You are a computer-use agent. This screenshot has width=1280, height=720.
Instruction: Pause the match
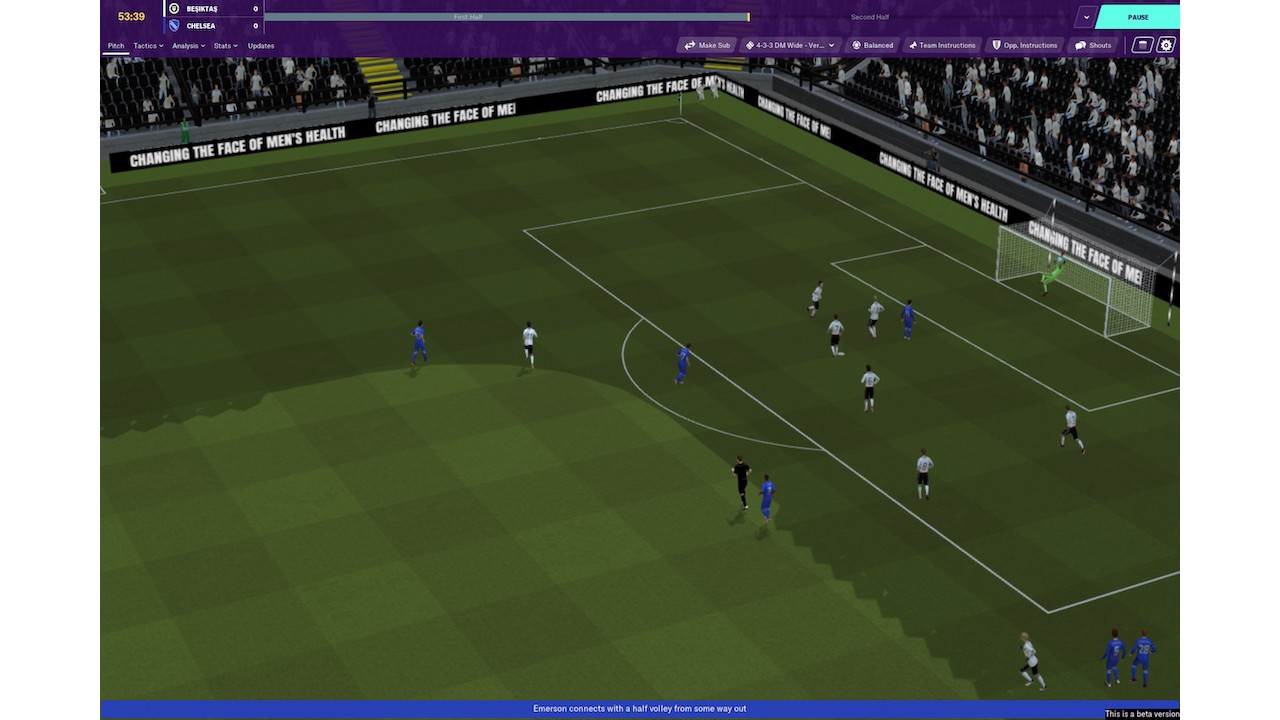click(1137, 17)
